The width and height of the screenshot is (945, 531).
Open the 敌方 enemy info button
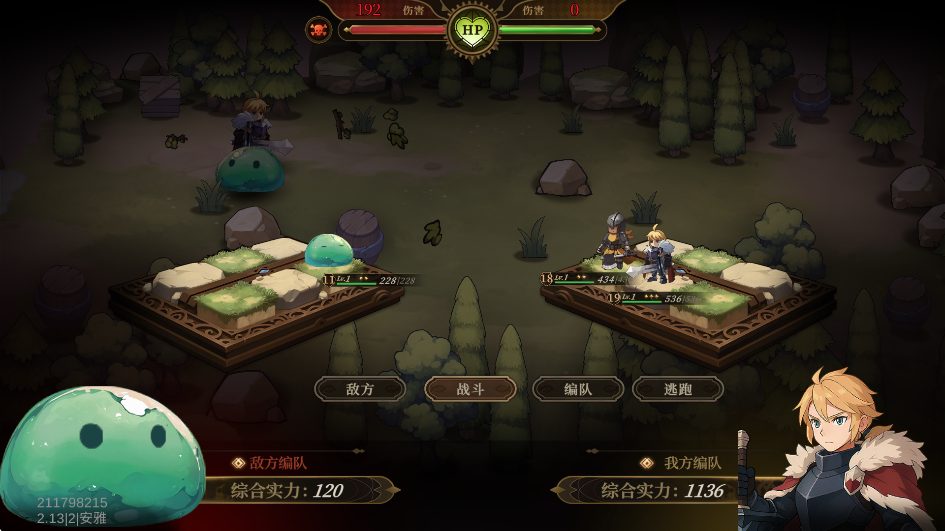point(360,389)
